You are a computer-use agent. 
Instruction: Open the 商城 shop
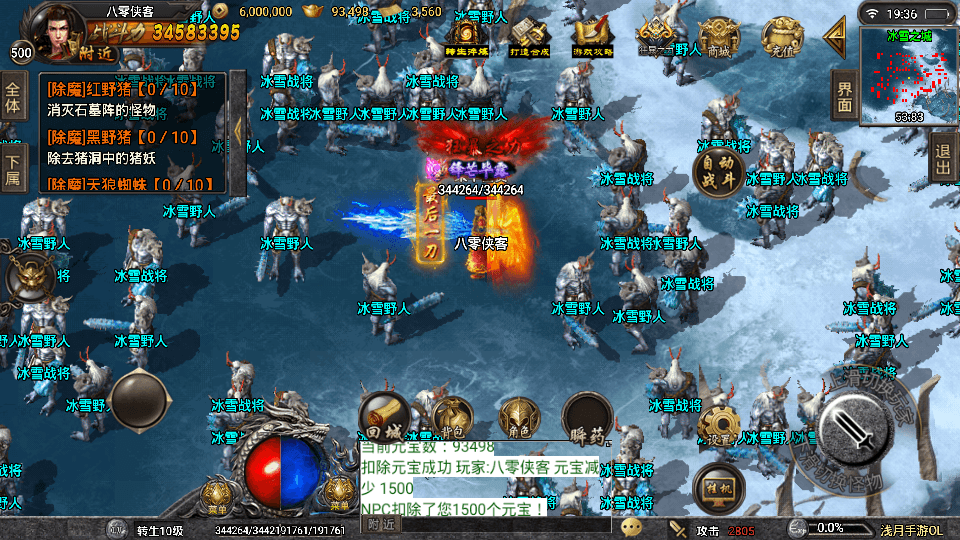pos(718,40)
